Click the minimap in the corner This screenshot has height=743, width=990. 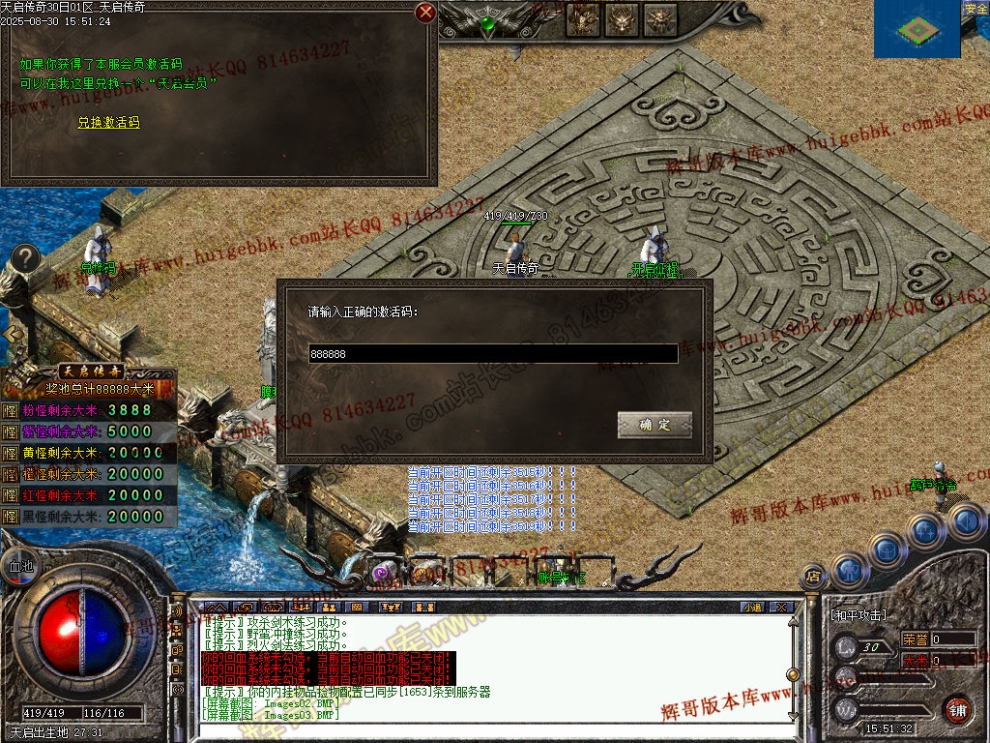click(x=917, y=29)
